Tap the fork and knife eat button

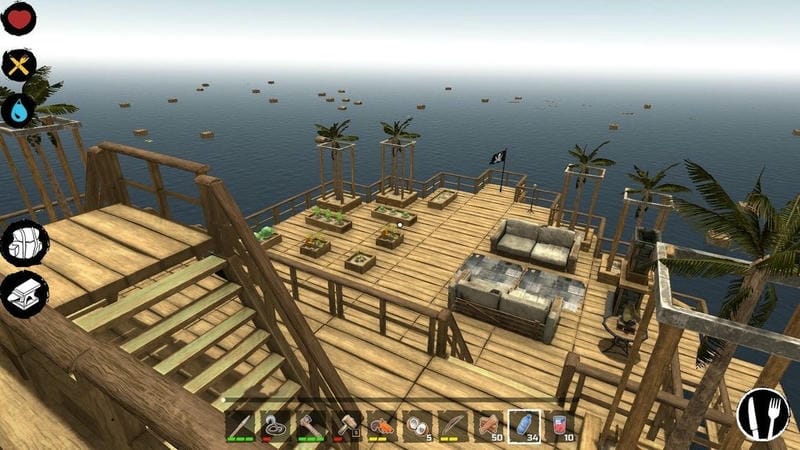tap(762, 414)
